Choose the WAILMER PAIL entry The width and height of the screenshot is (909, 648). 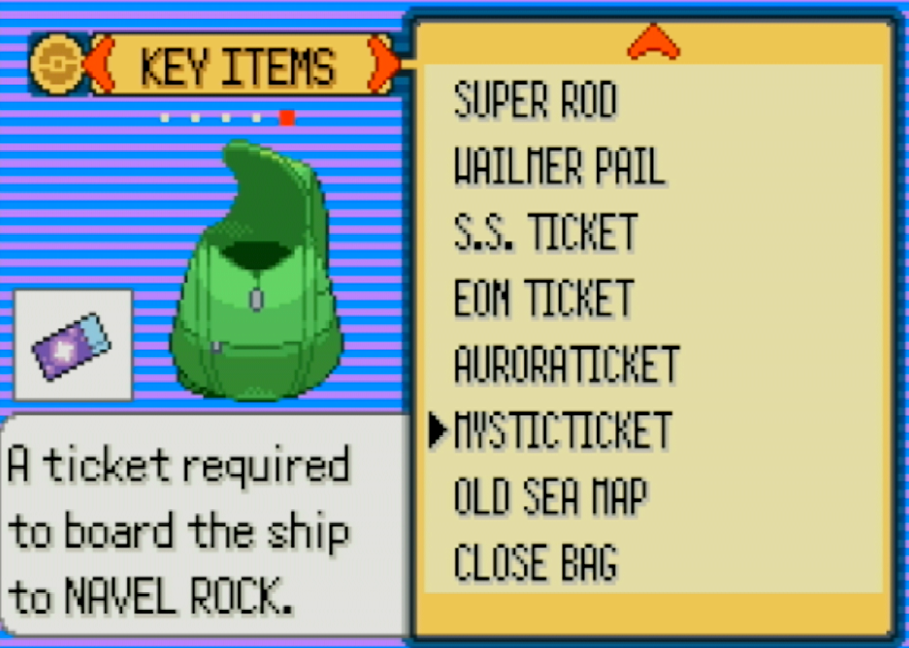pyautogui.click(x=559, y=166)
